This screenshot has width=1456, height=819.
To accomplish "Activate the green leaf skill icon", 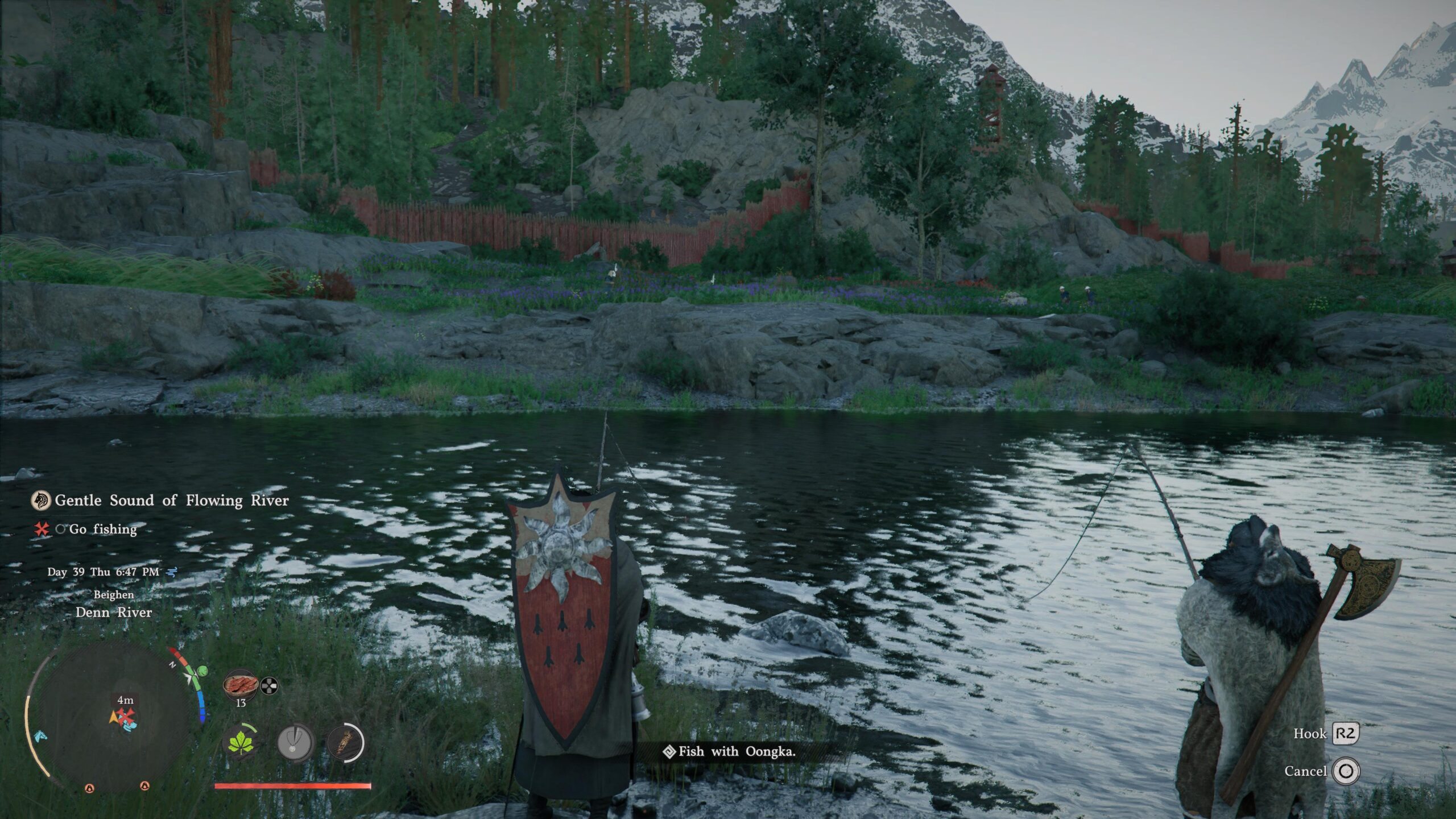I will tap(241, 743).
